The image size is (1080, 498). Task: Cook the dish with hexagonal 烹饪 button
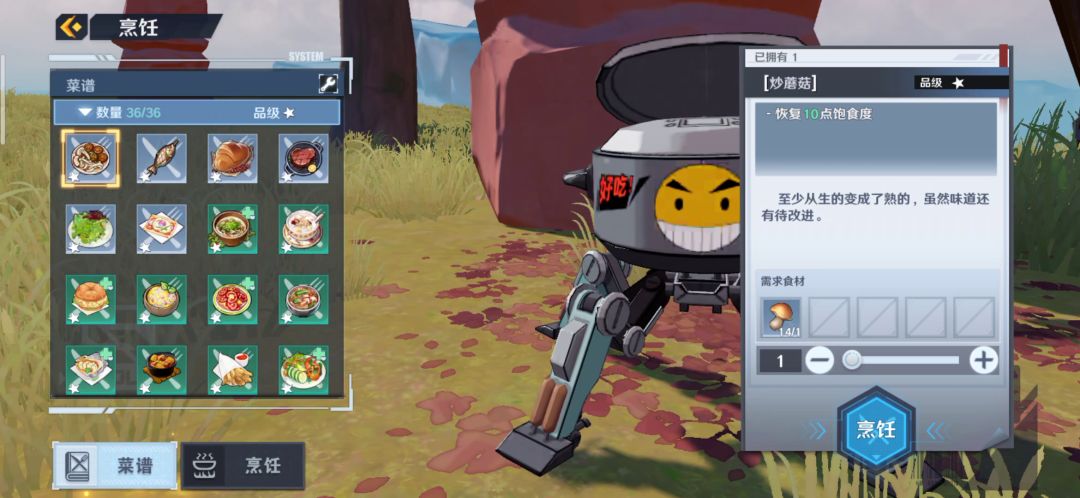point(876,429)
